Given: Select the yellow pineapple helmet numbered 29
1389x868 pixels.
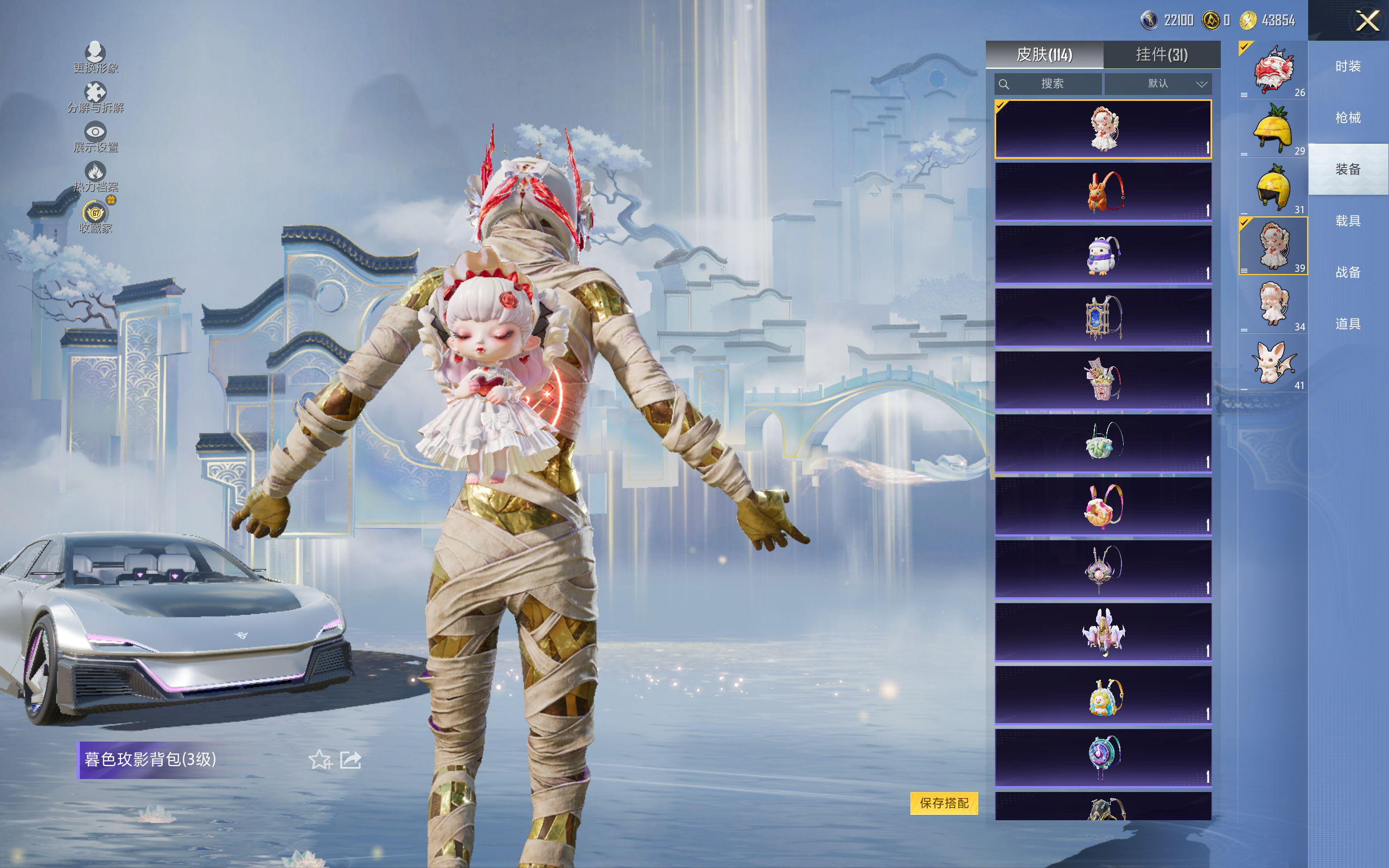Looking at the screenshot, I should click(x=1272, y=129).
